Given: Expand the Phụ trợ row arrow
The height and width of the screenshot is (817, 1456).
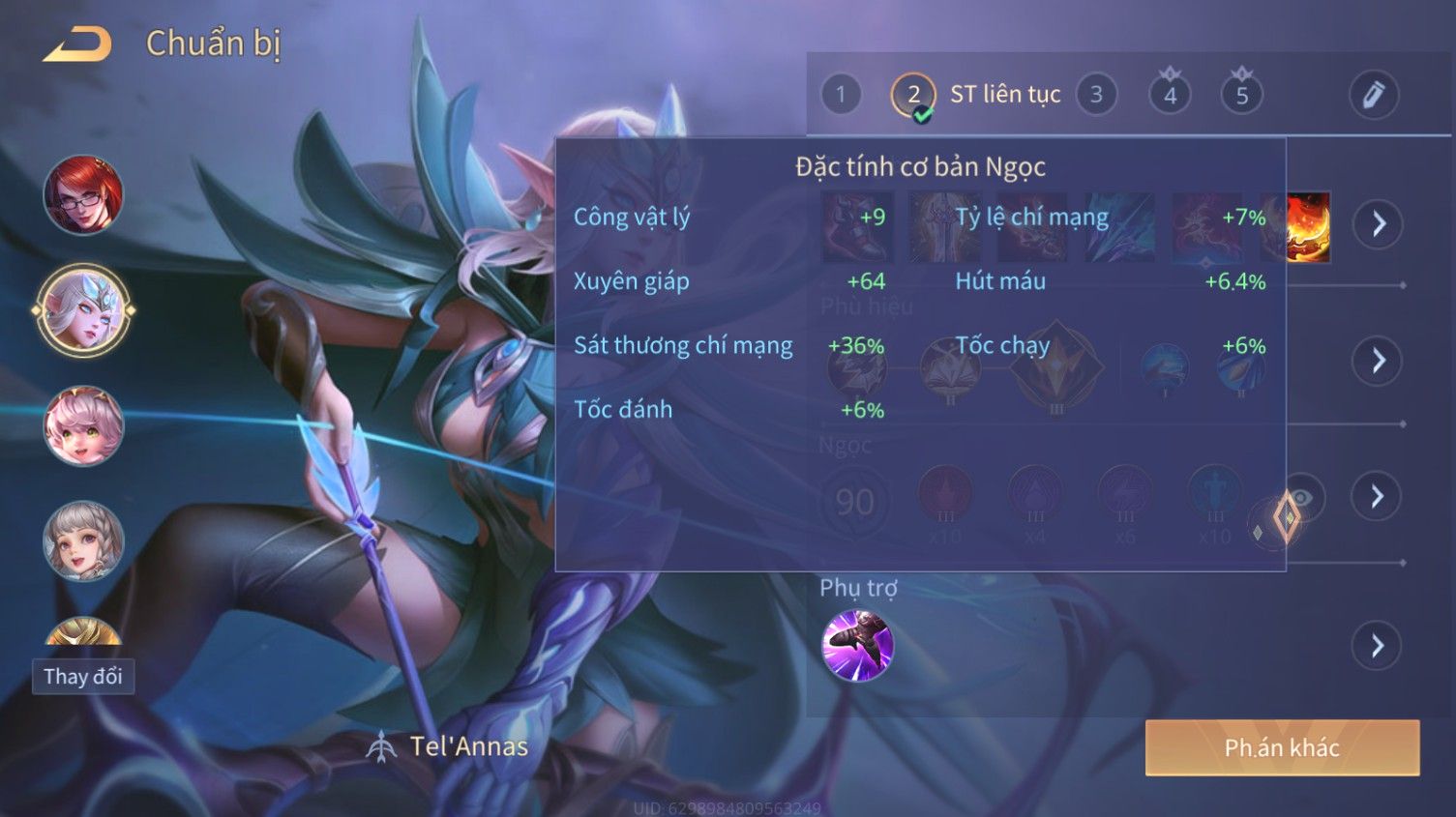Looking at the screenshot, I should click(x=1378, y=645).
